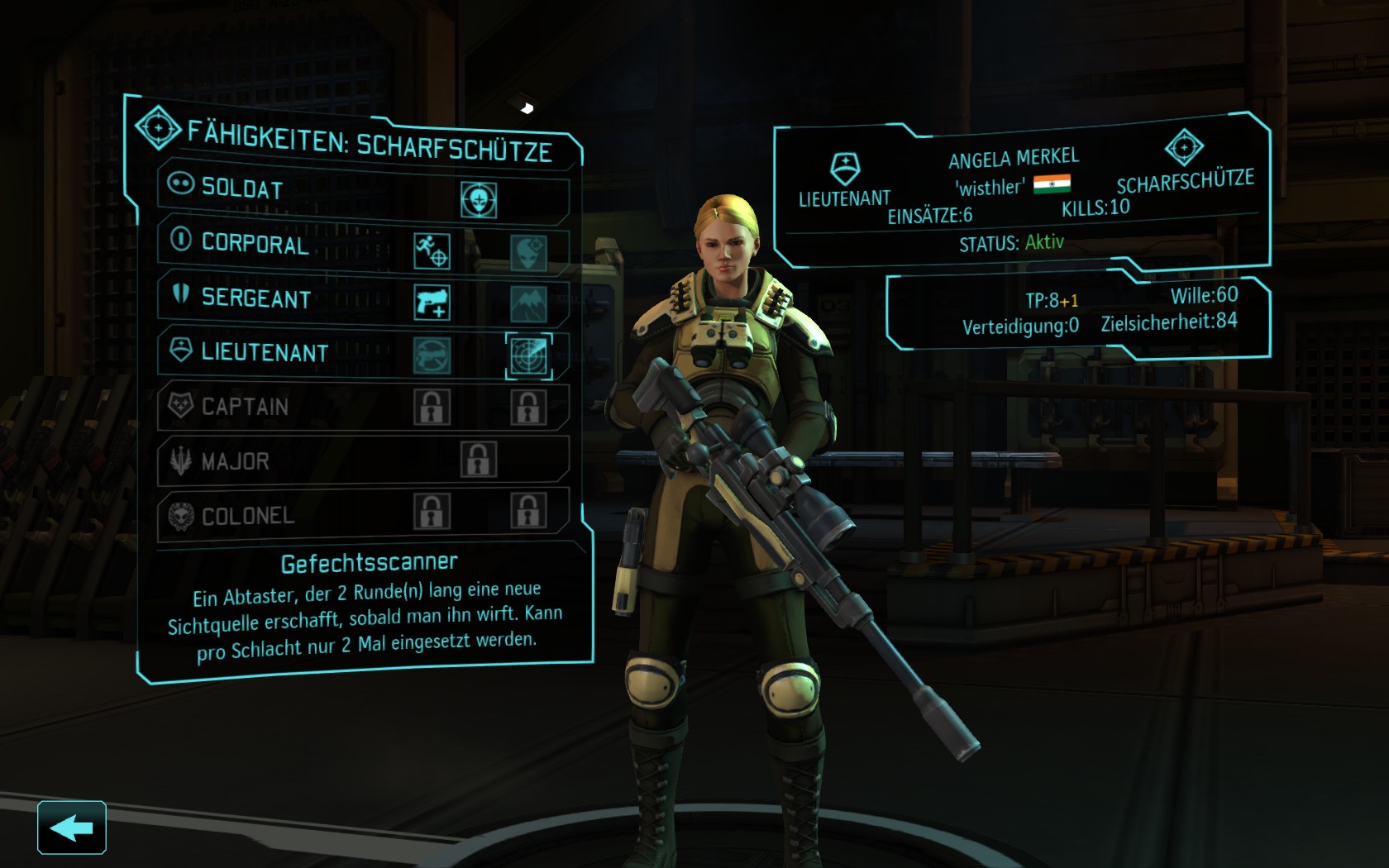Image resolution: width=1389 pixels, height=868 pixels.
Task: Choose the dimmed Lieutenant ability icon
Action: pos(432,355)
